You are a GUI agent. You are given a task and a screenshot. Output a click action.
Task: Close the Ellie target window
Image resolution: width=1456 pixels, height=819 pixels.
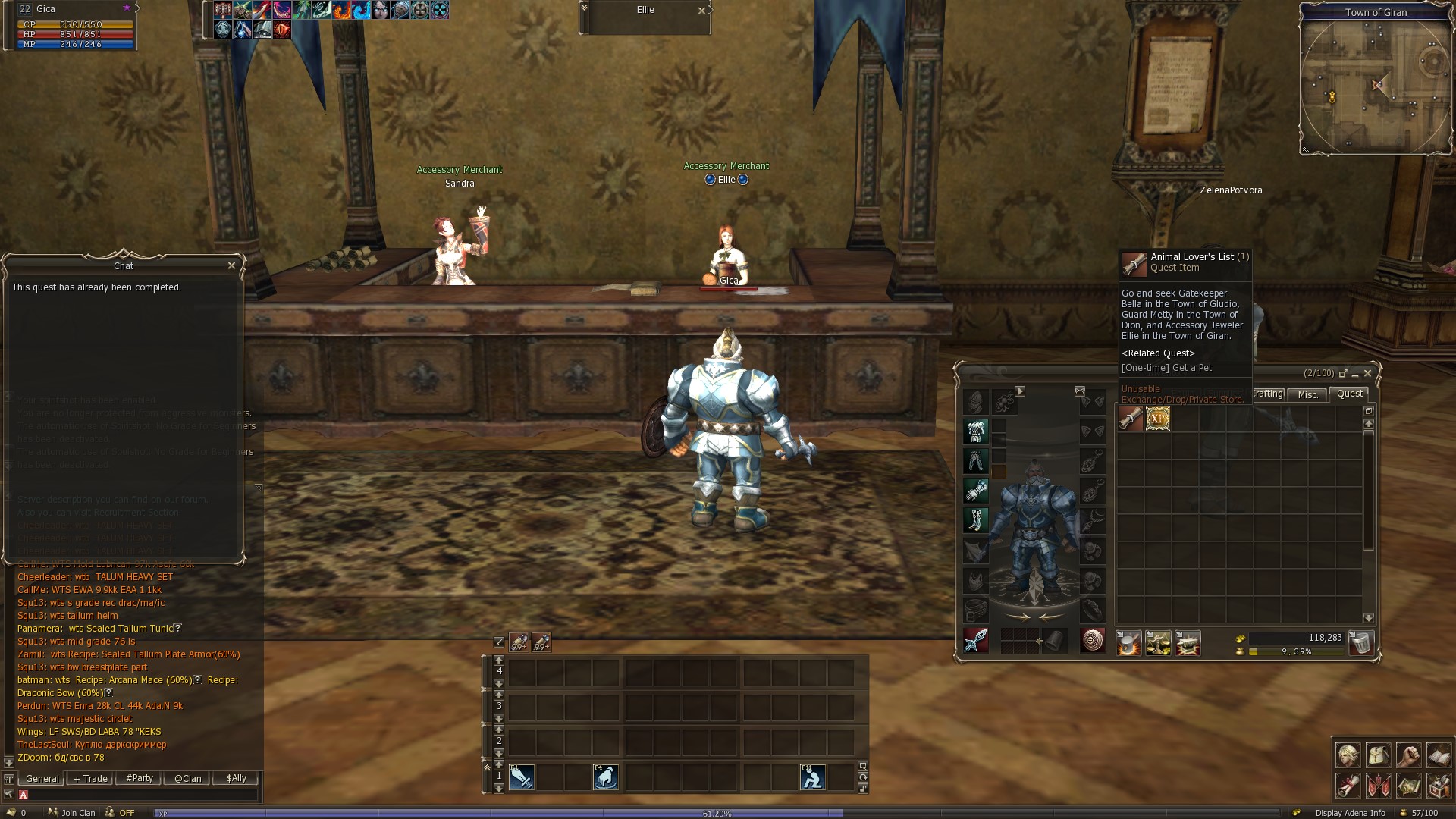pyautogui.click(x=701, y=11)
